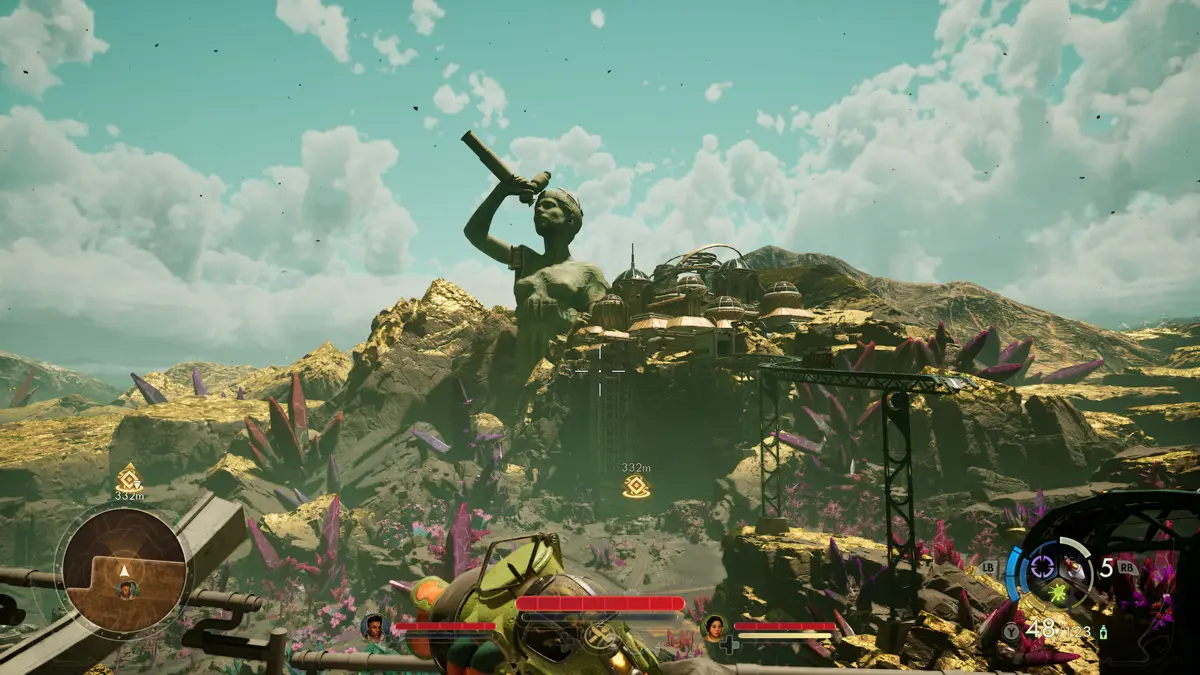Open the circular minimap
This screenshot has width=1200, height=675.
(x=124, y=570)
